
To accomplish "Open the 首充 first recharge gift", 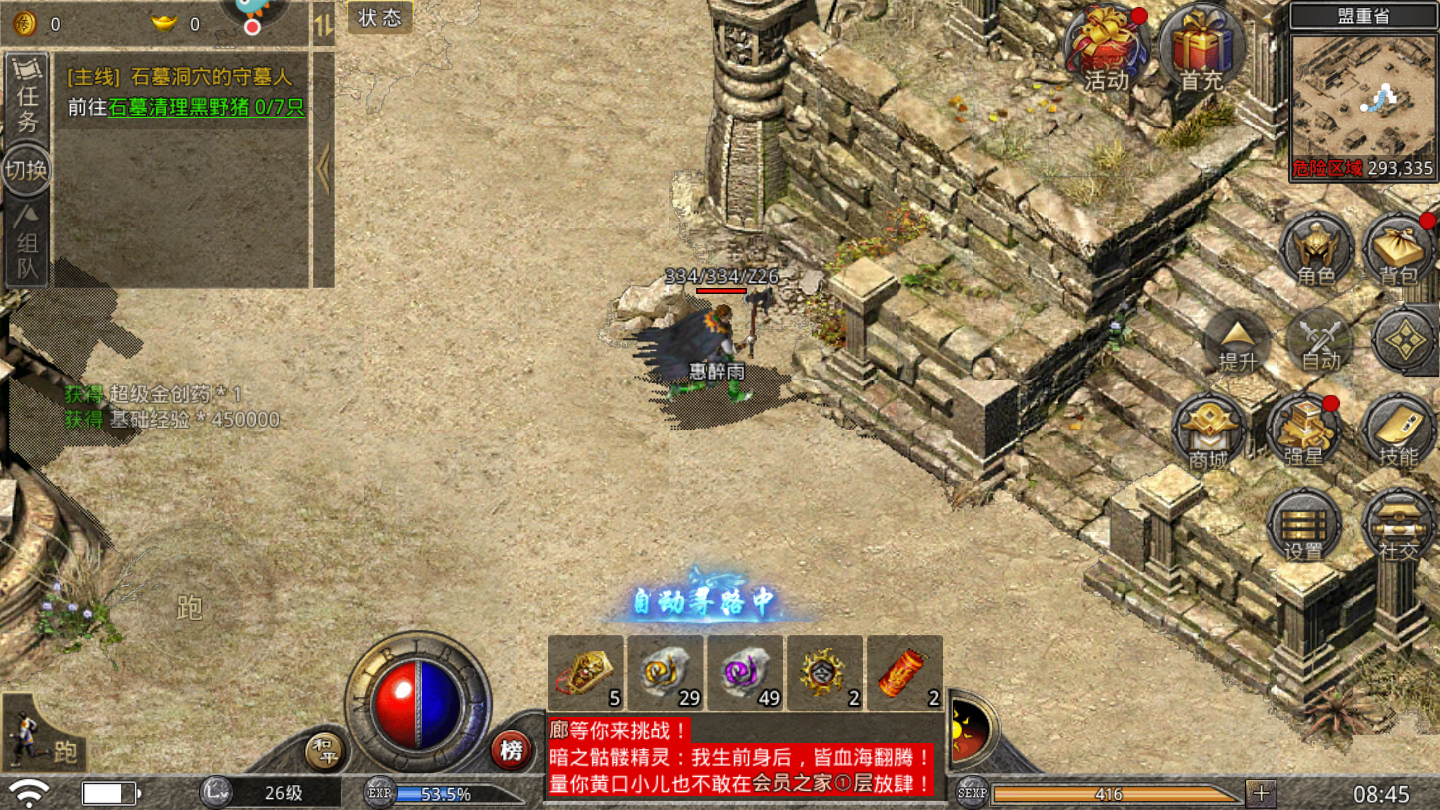I will (1201, 50).
